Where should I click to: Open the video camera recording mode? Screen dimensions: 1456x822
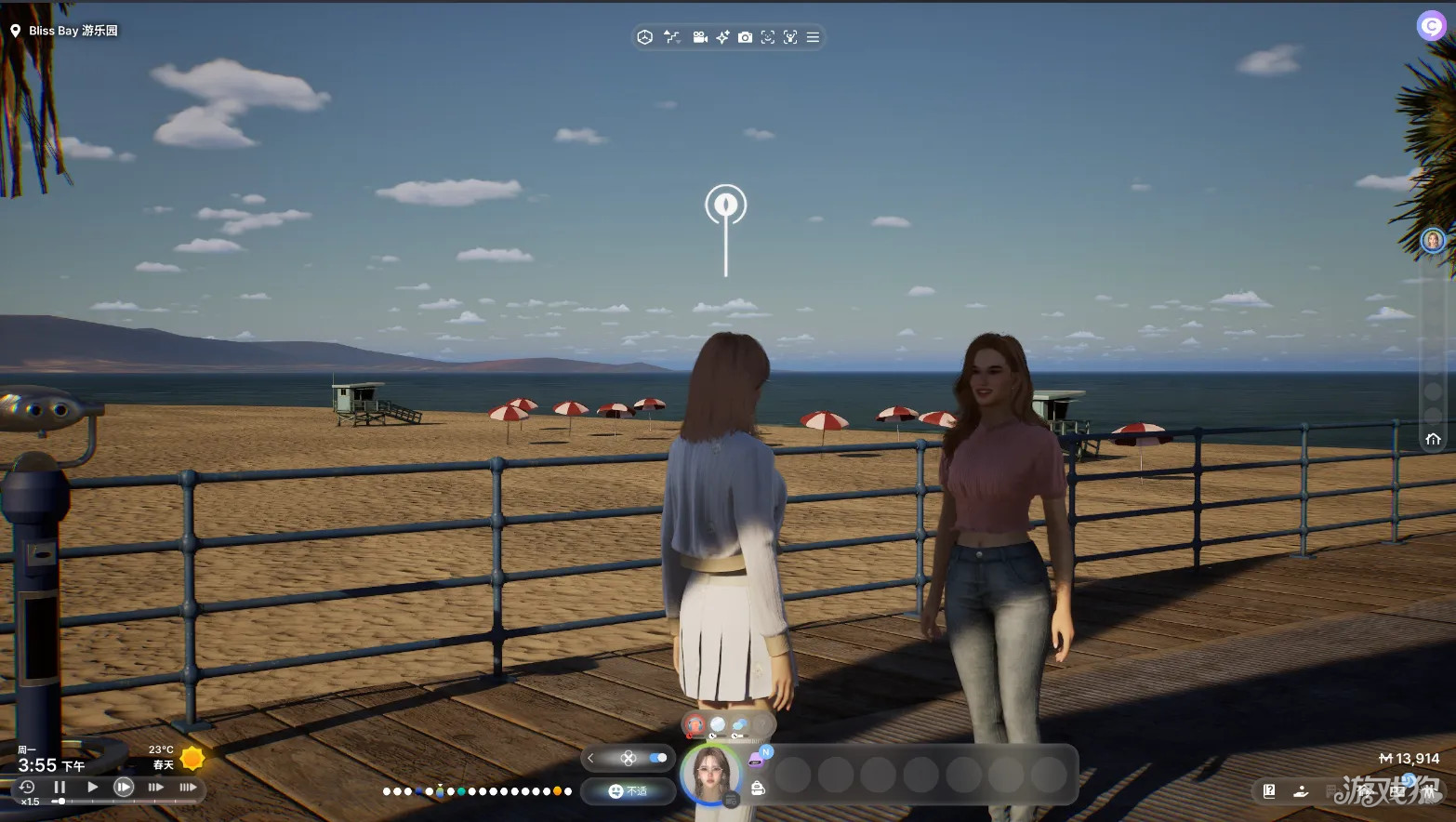click(x=699, y=37)
